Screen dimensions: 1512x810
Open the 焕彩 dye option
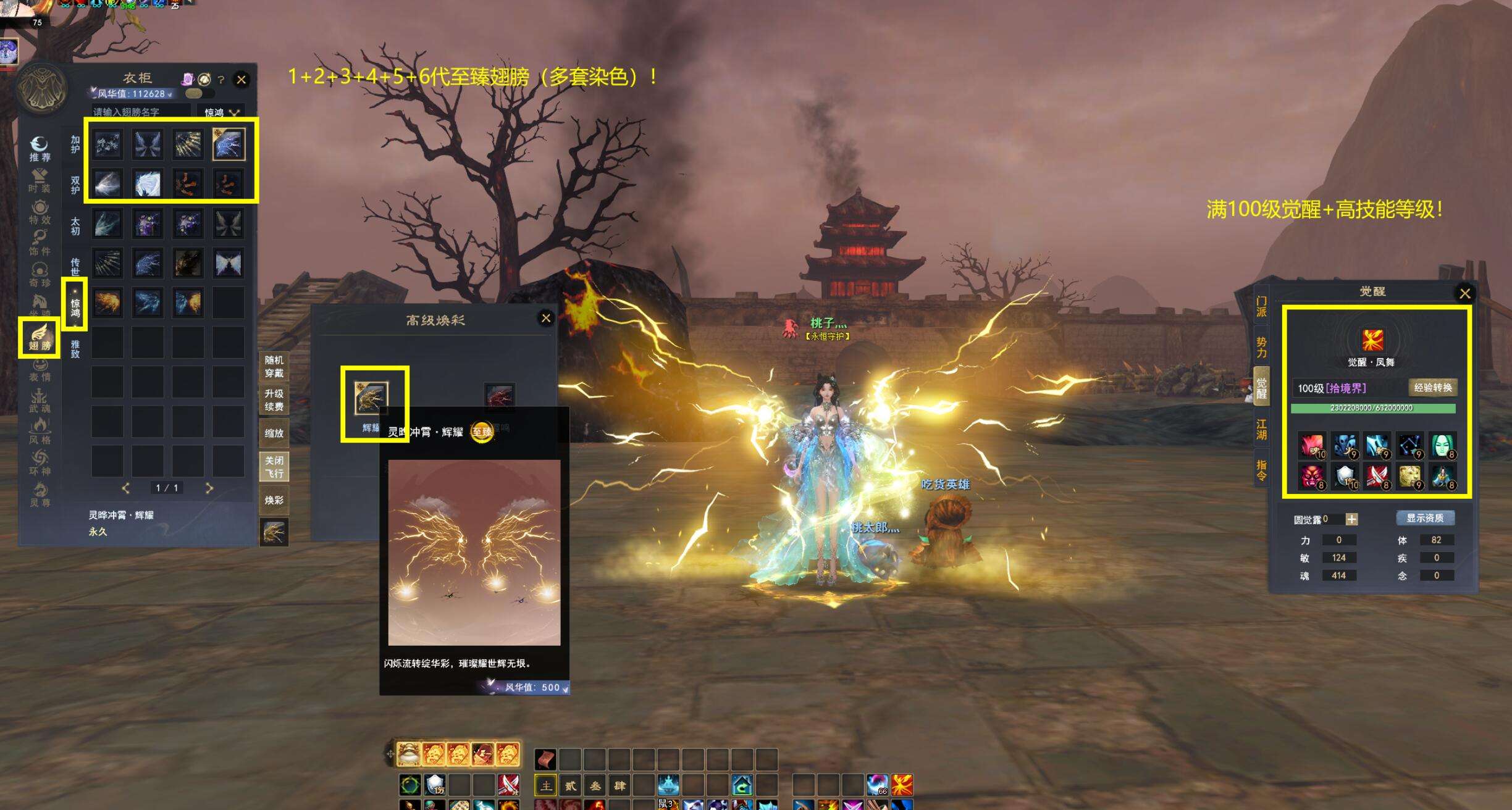pyautogui.click(x=274, y=500)
